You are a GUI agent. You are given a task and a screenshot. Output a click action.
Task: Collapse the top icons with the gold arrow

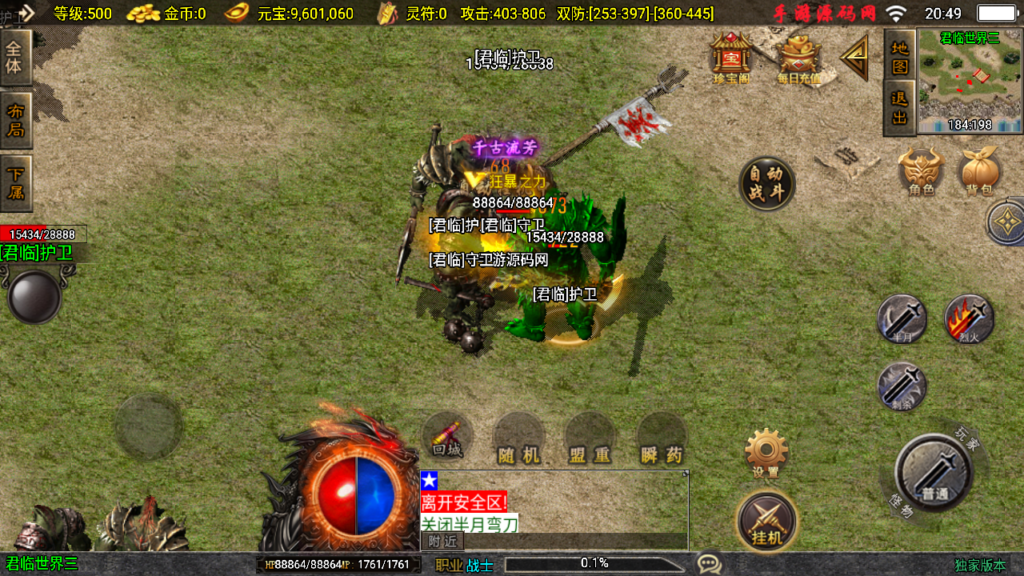[x=855, y=58]
